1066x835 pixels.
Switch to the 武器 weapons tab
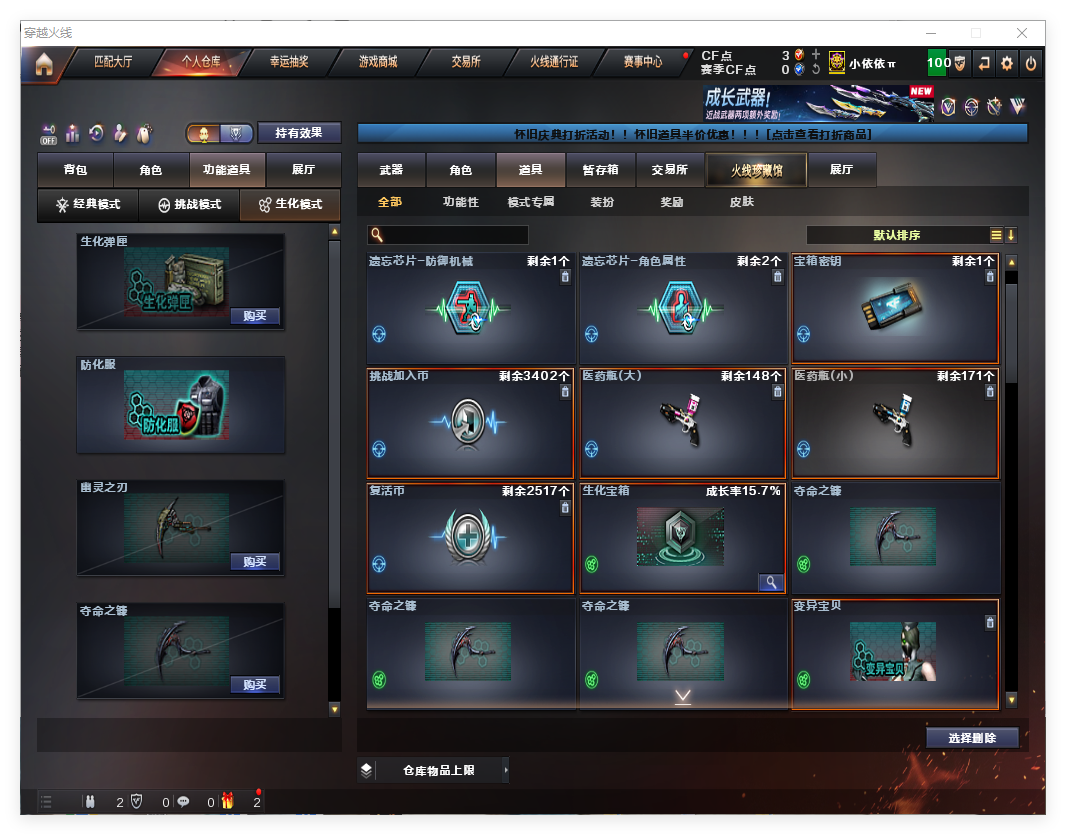[x=391, y=170]
